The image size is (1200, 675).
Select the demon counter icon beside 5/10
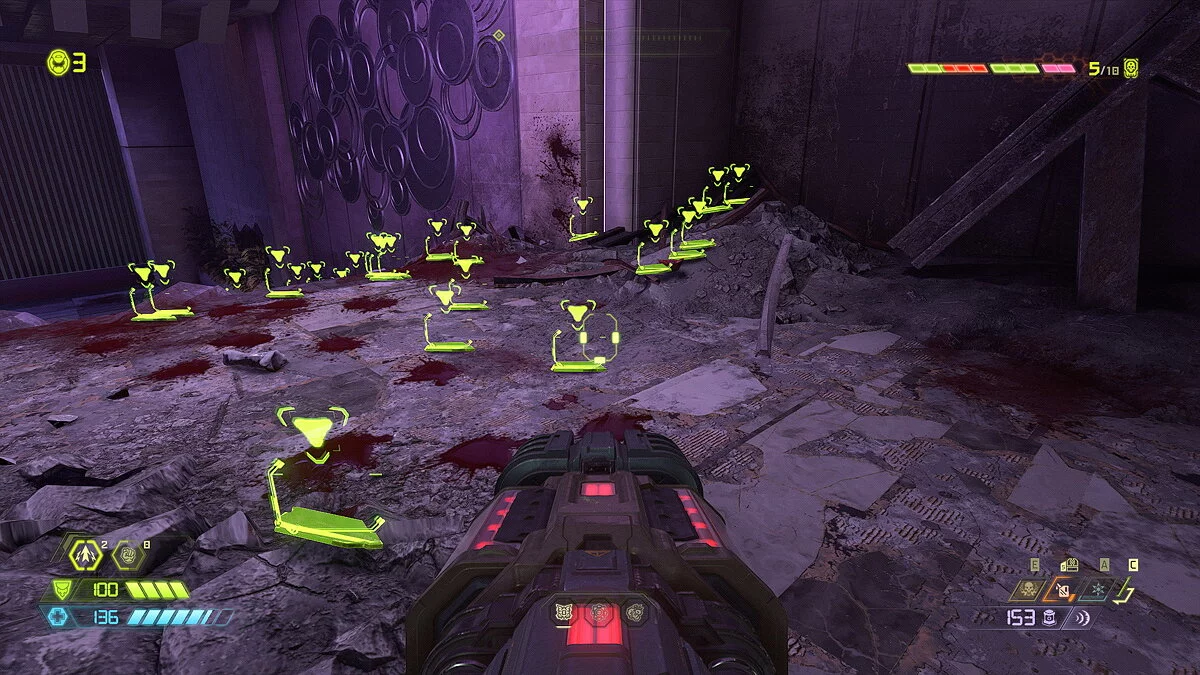[x=1131, y=68]
